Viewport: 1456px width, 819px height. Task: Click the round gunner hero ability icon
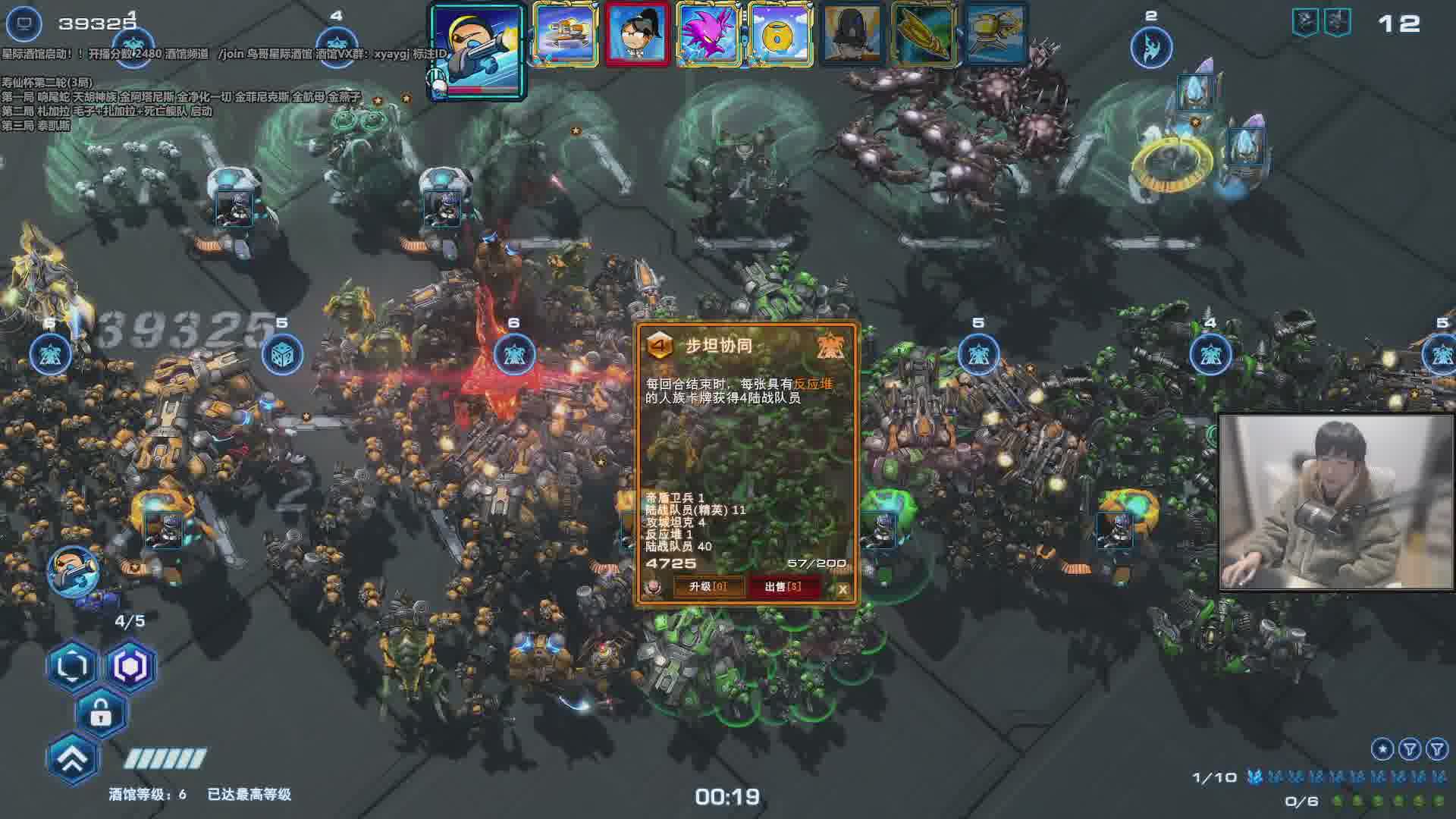point(74,570)
